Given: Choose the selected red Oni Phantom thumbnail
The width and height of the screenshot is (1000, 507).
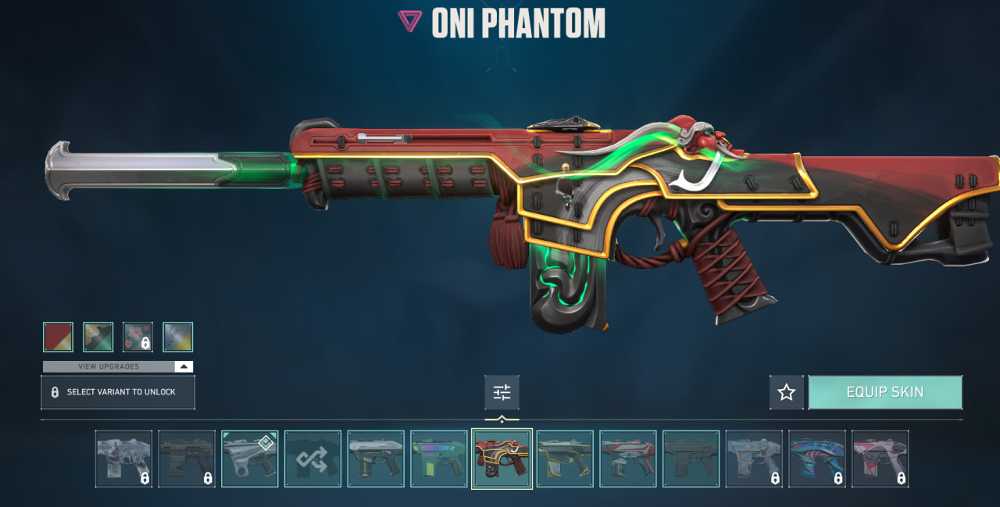Looking at the screenshot, I should coord(501,459).
